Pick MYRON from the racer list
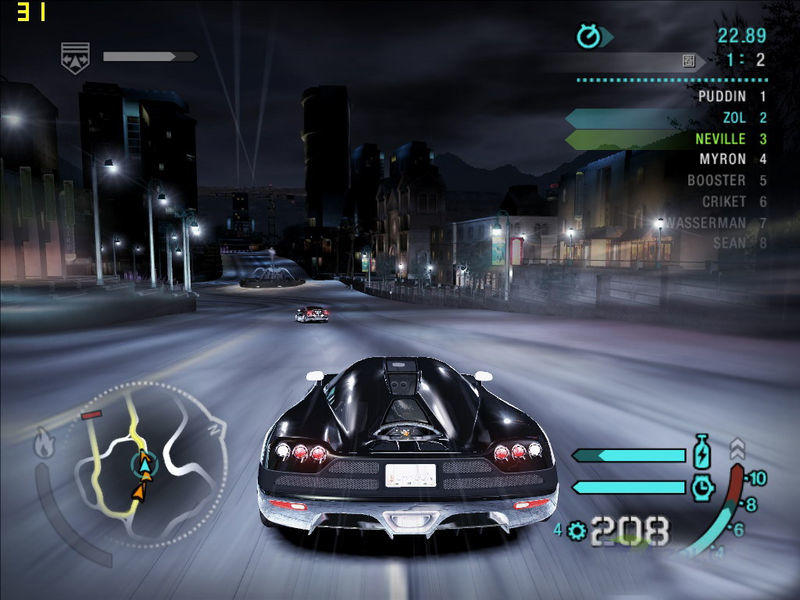800x600 pixels. 722,159
